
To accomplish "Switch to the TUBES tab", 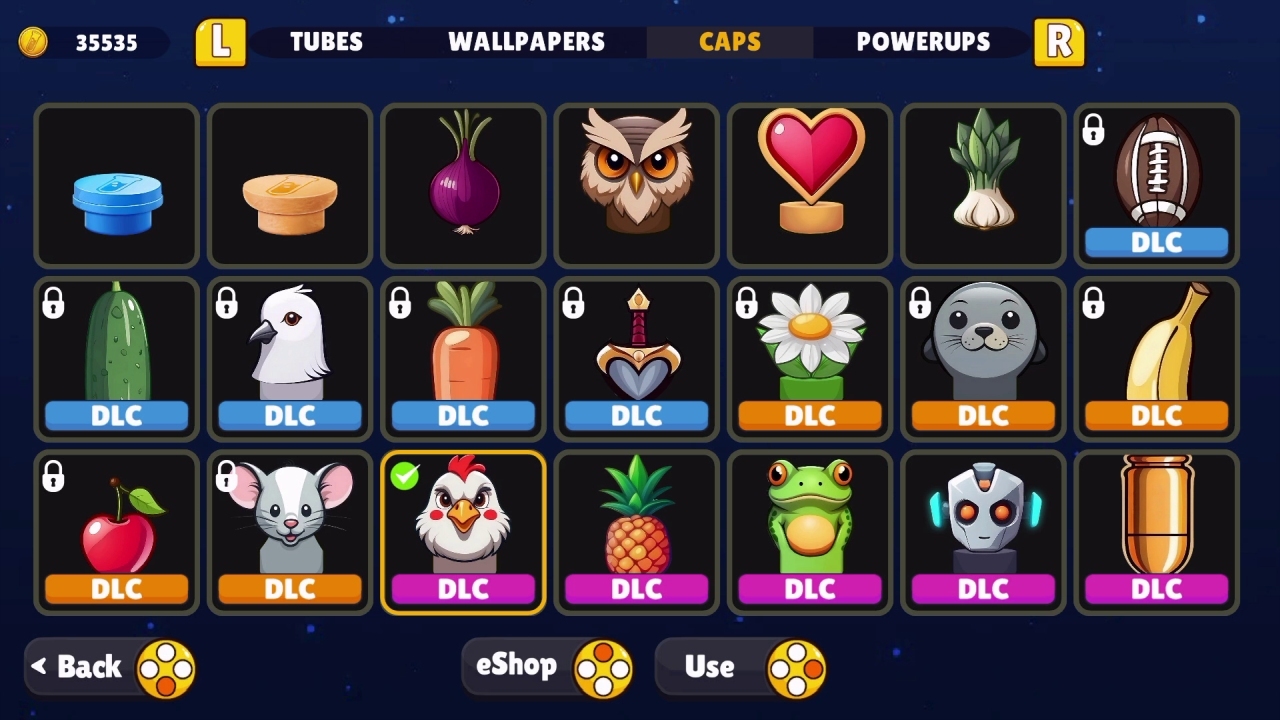I will click(325, 42).
